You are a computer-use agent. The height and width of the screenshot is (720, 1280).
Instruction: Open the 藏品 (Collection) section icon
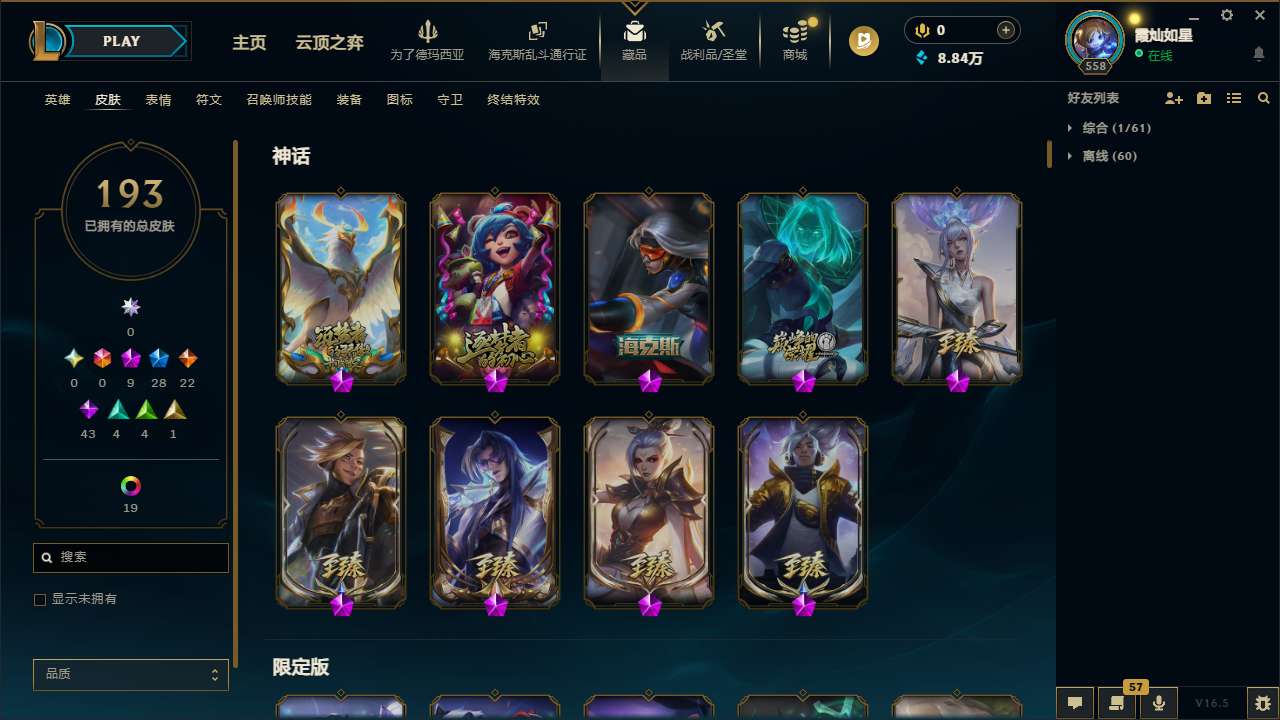coord(635,35)
